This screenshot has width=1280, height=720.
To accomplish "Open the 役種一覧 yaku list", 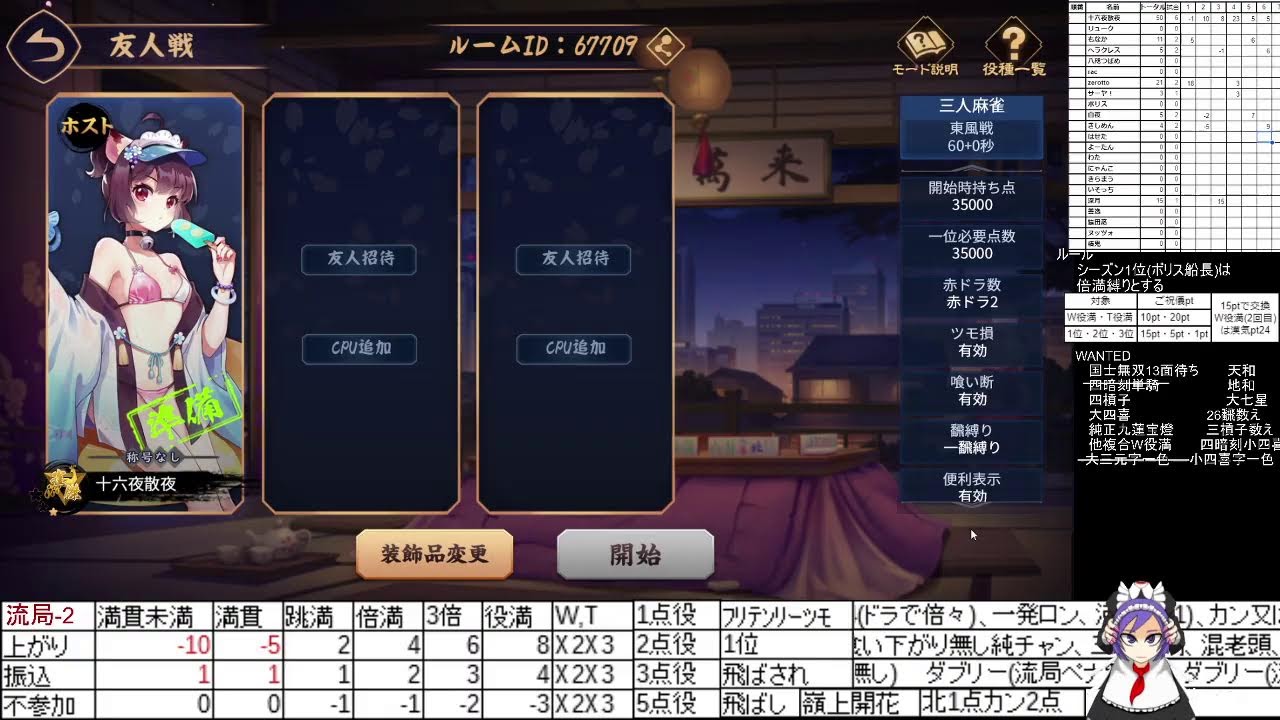I will [1013, 45].
